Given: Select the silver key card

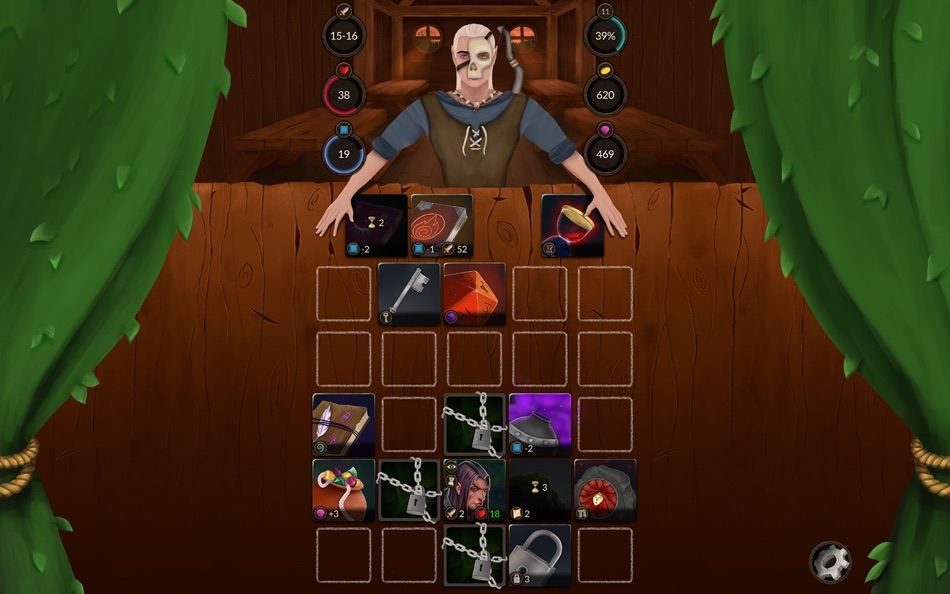Looking at the screenshot, I should [409, 293].
